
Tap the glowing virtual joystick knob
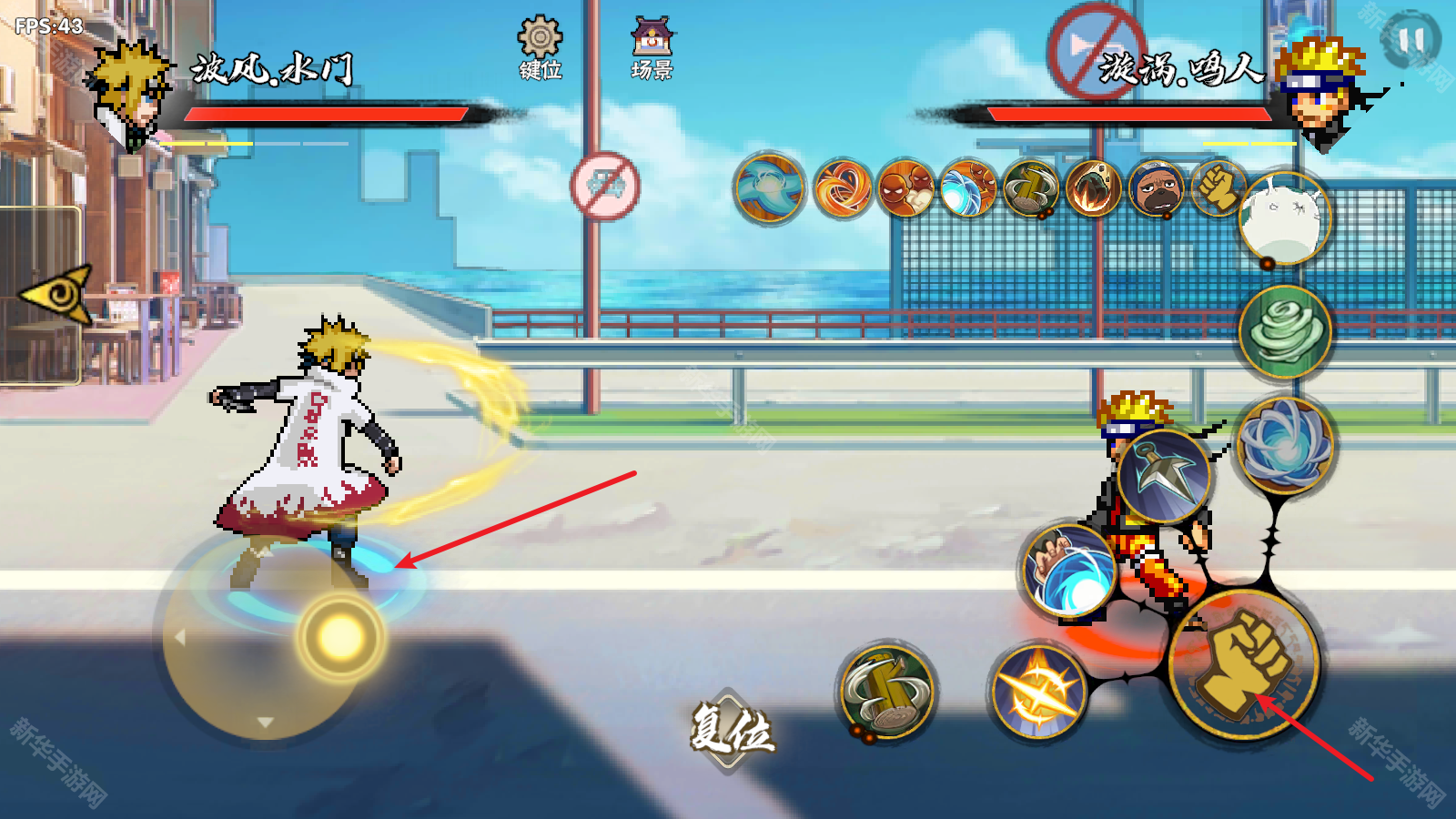tap(340, 637)
